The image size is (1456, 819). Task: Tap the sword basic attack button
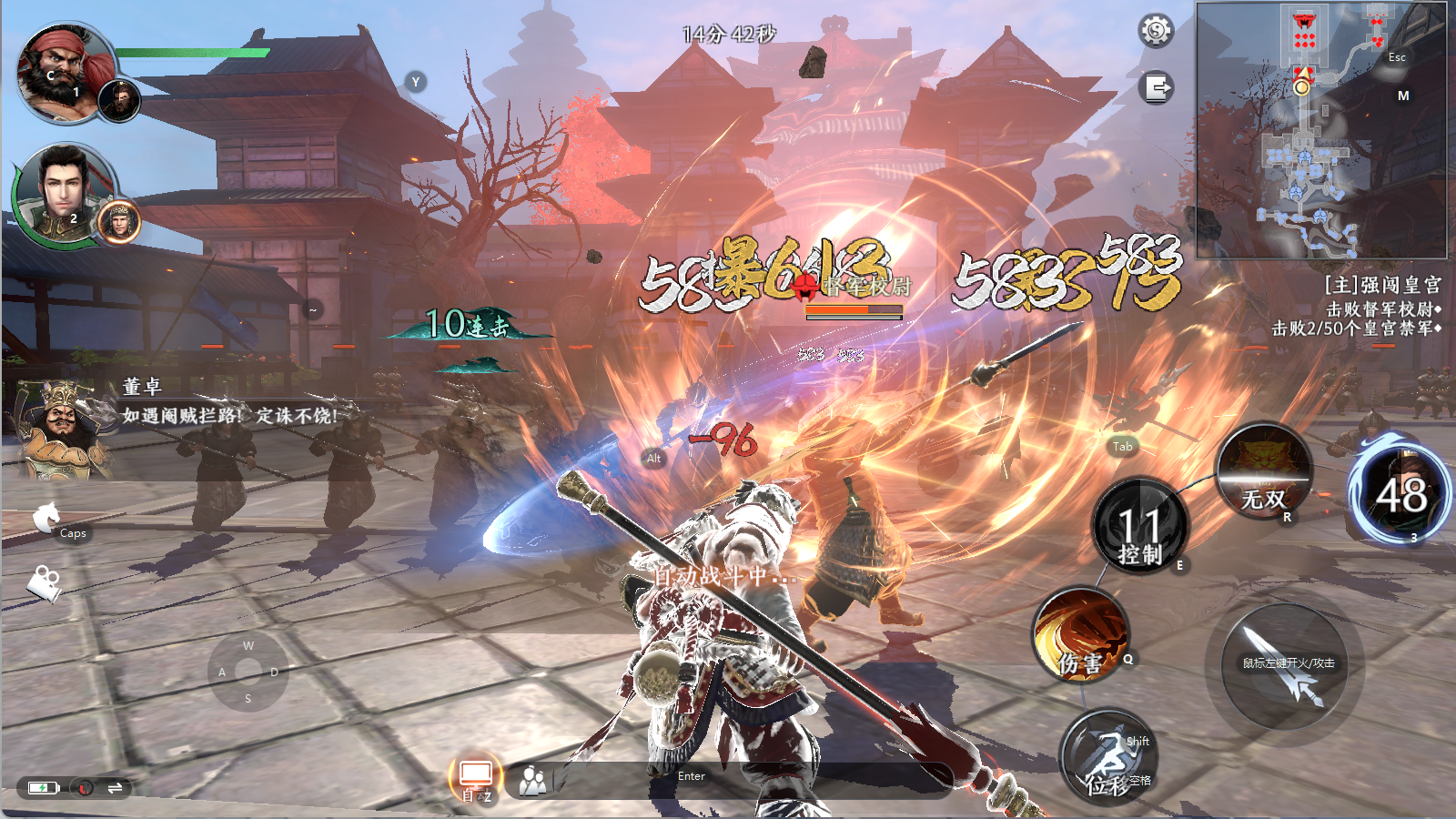coord(1287,667)
